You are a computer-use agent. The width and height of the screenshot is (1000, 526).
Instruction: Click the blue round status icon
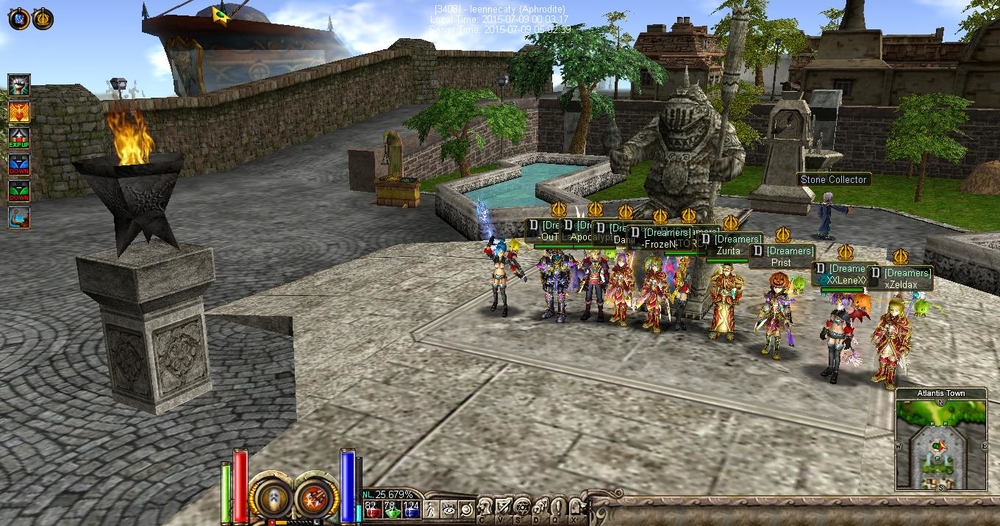coord(18,17)
